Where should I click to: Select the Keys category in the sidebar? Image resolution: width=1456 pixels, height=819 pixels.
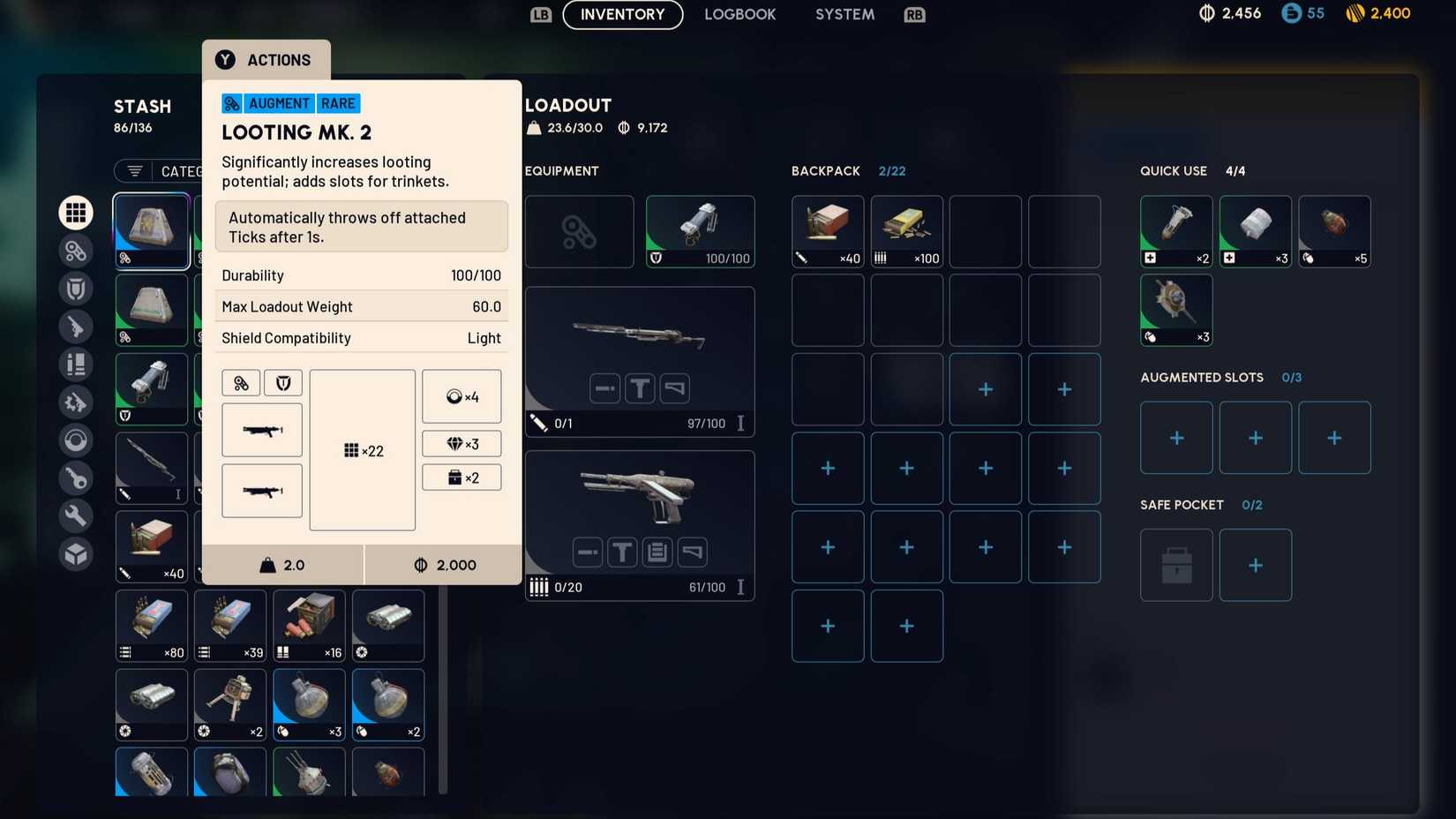[x=76, y=477]
